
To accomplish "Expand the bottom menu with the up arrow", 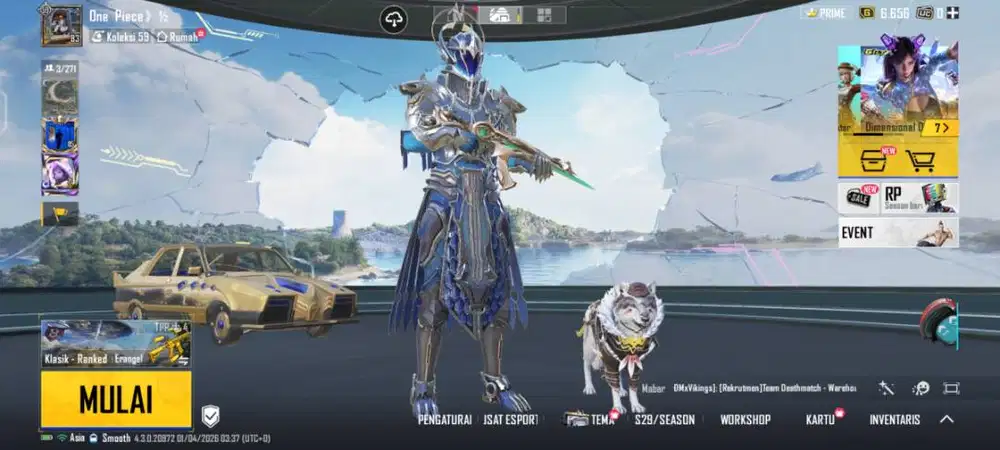I will click(946, 419).
